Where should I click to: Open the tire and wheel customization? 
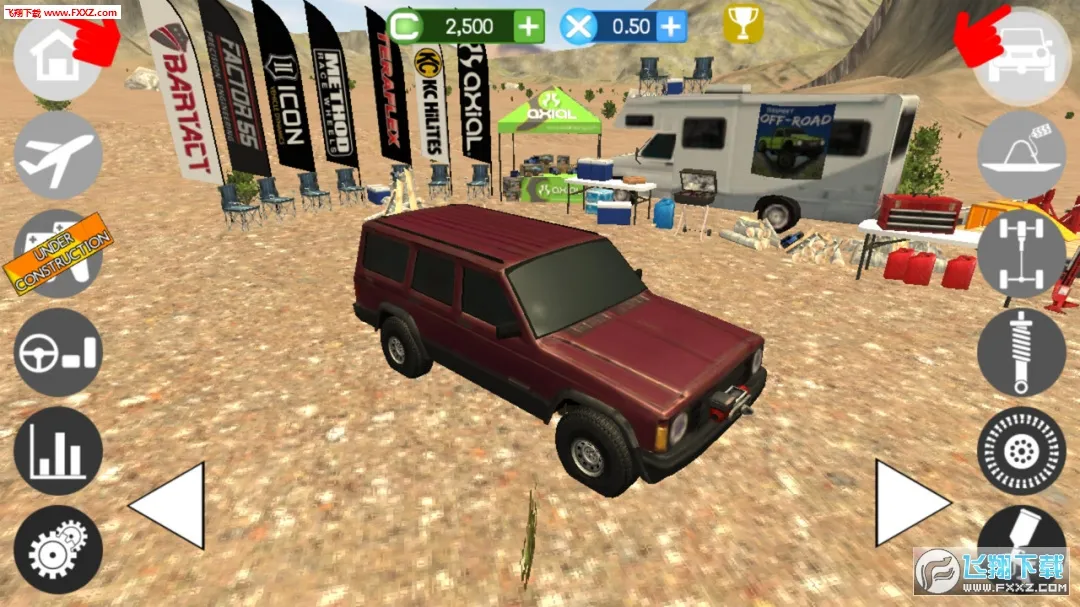point(1021,451)
